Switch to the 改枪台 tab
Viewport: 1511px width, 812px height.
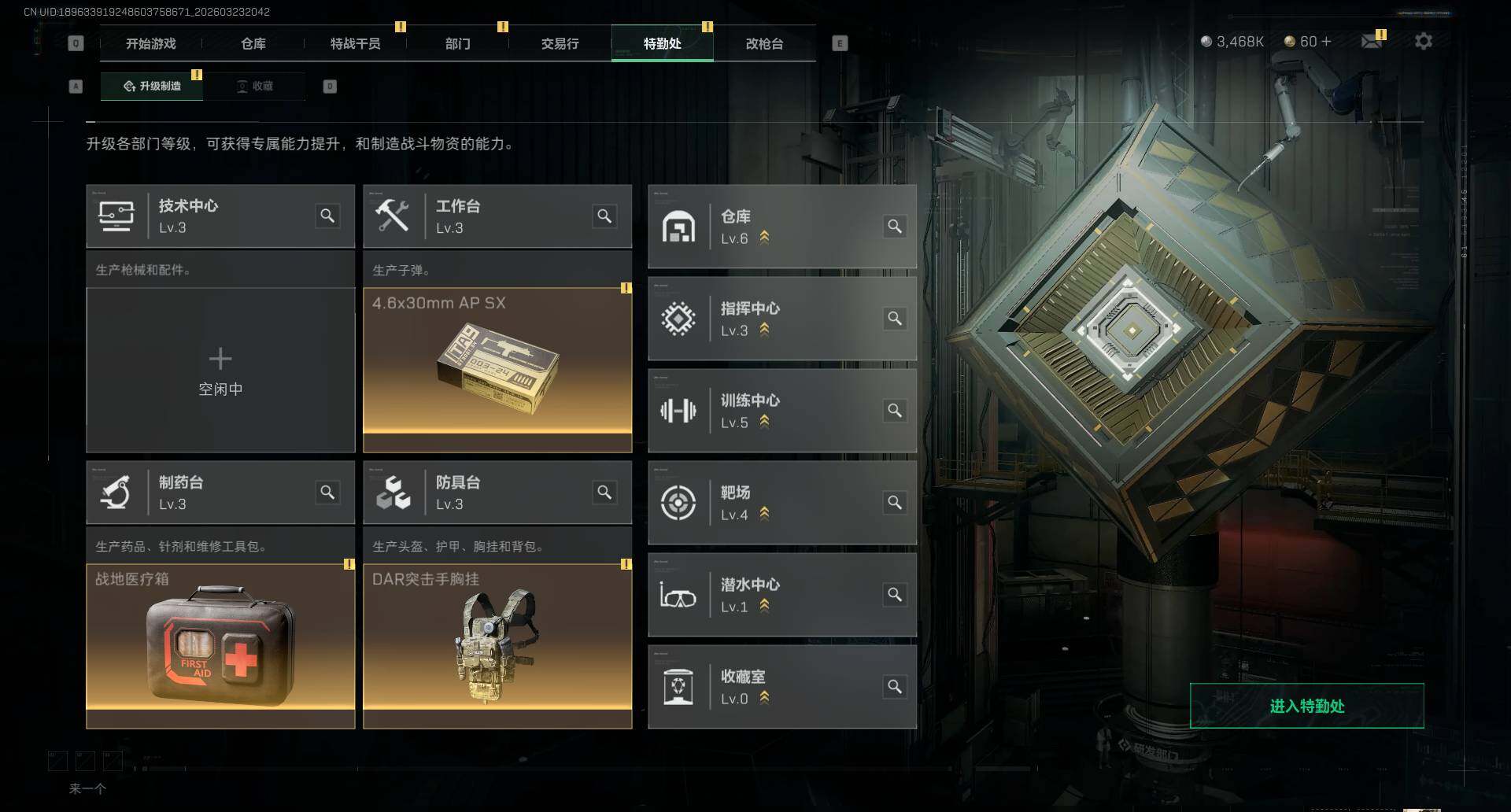(764, 44)
